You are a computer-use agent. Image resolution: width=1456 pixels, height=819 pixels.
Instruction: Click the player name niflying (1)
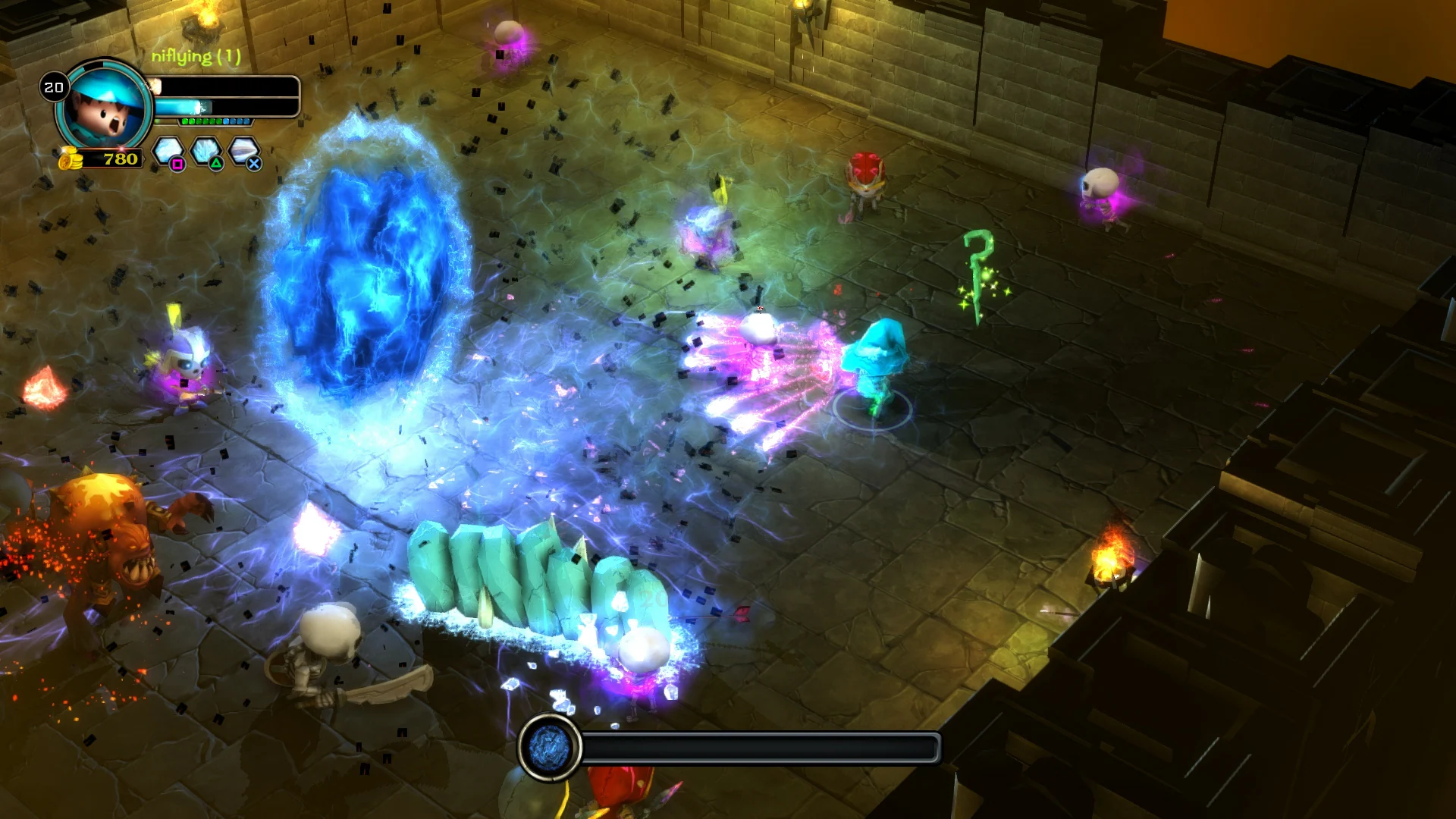(x=196, y=57)
